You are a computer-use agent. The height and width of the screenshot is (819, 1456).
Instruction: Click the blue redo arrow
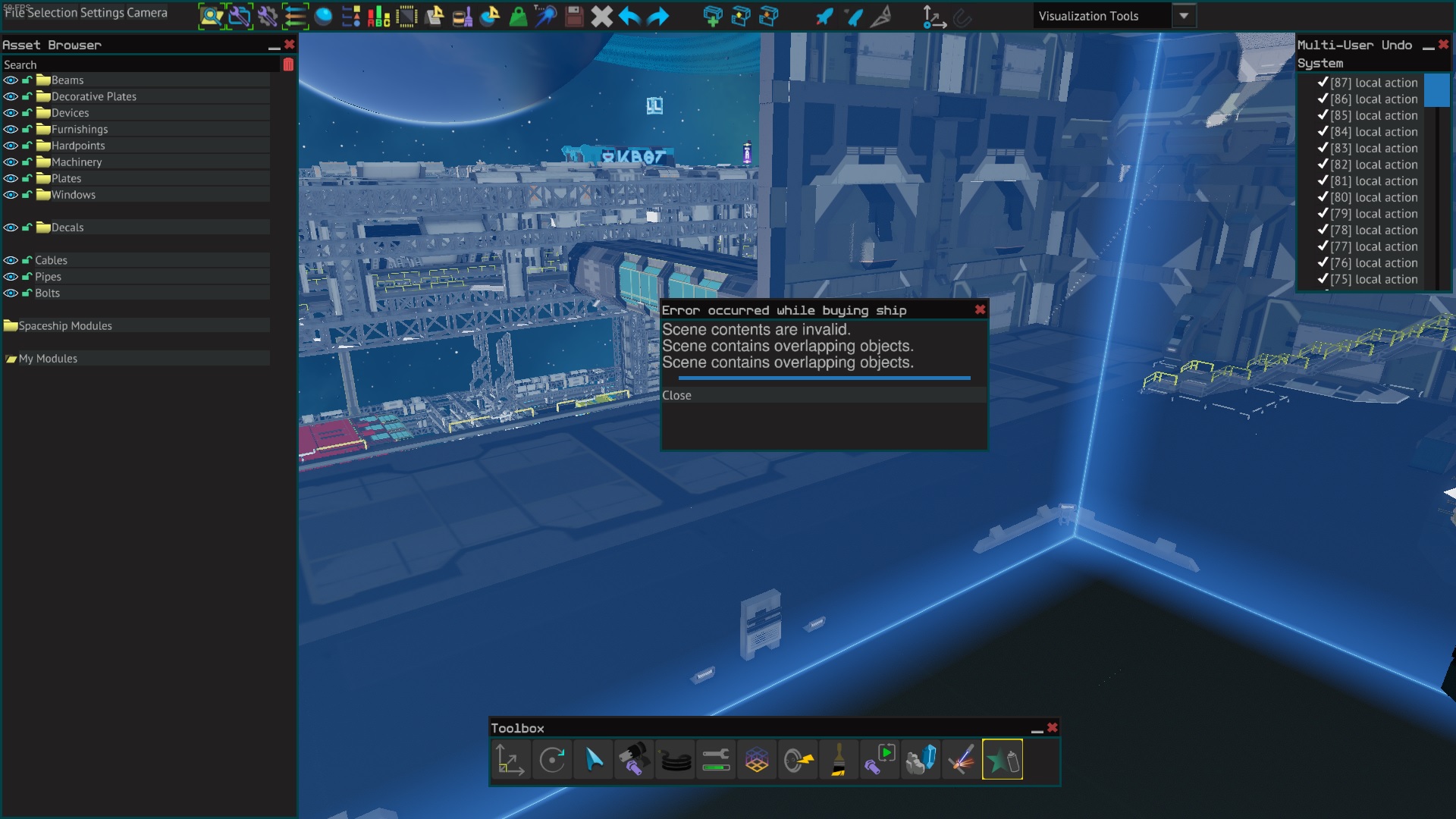pyautogui.click(x=657, y=16)
